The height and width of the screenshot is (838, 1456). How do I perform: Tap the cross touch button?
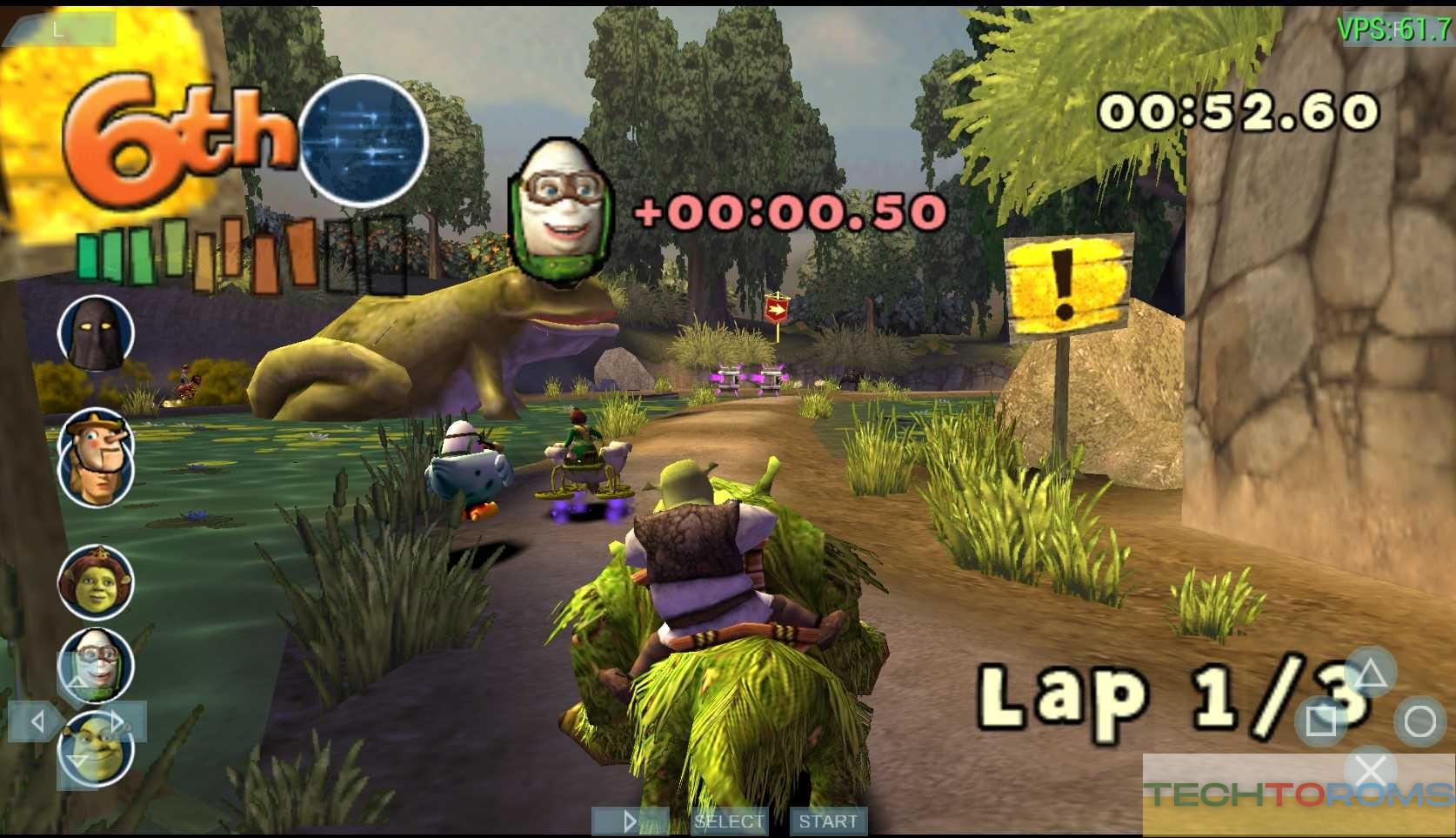pyautogui.click(x=1371, y=770)
